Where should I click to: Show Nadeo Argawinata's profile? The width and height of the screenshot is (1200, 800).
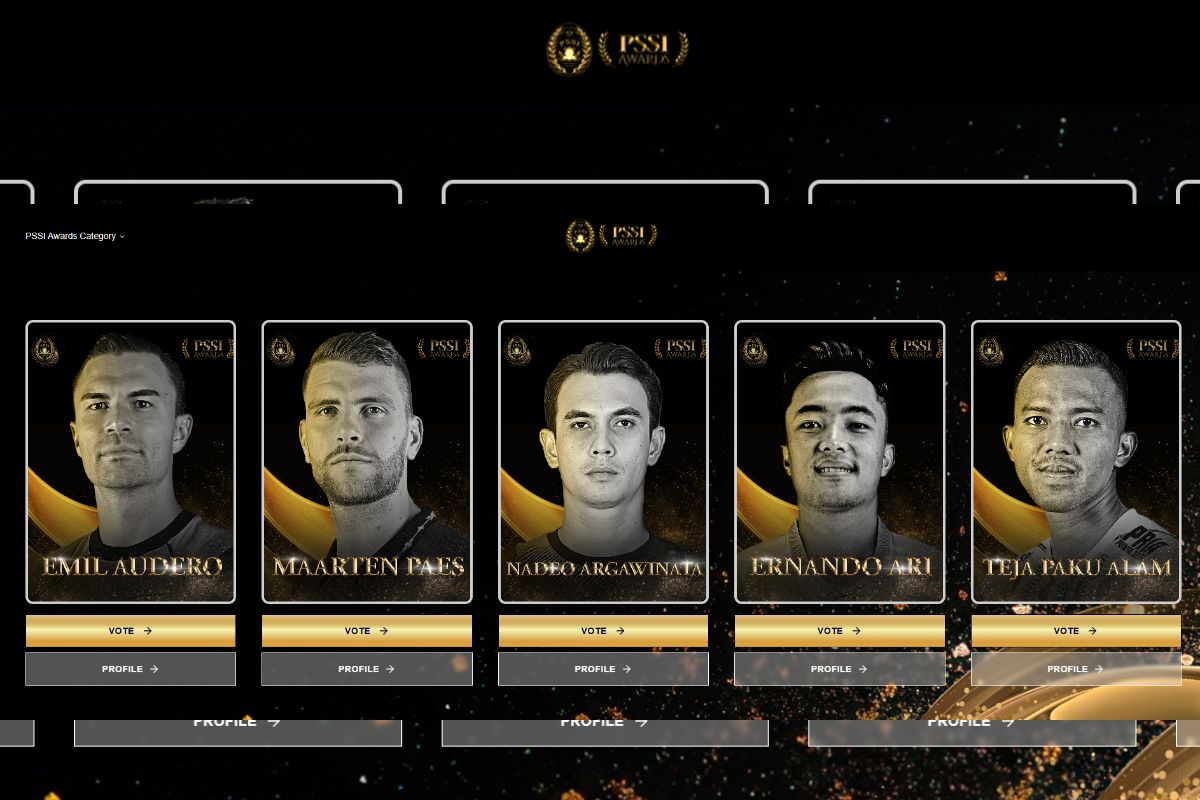click(603, 669)
